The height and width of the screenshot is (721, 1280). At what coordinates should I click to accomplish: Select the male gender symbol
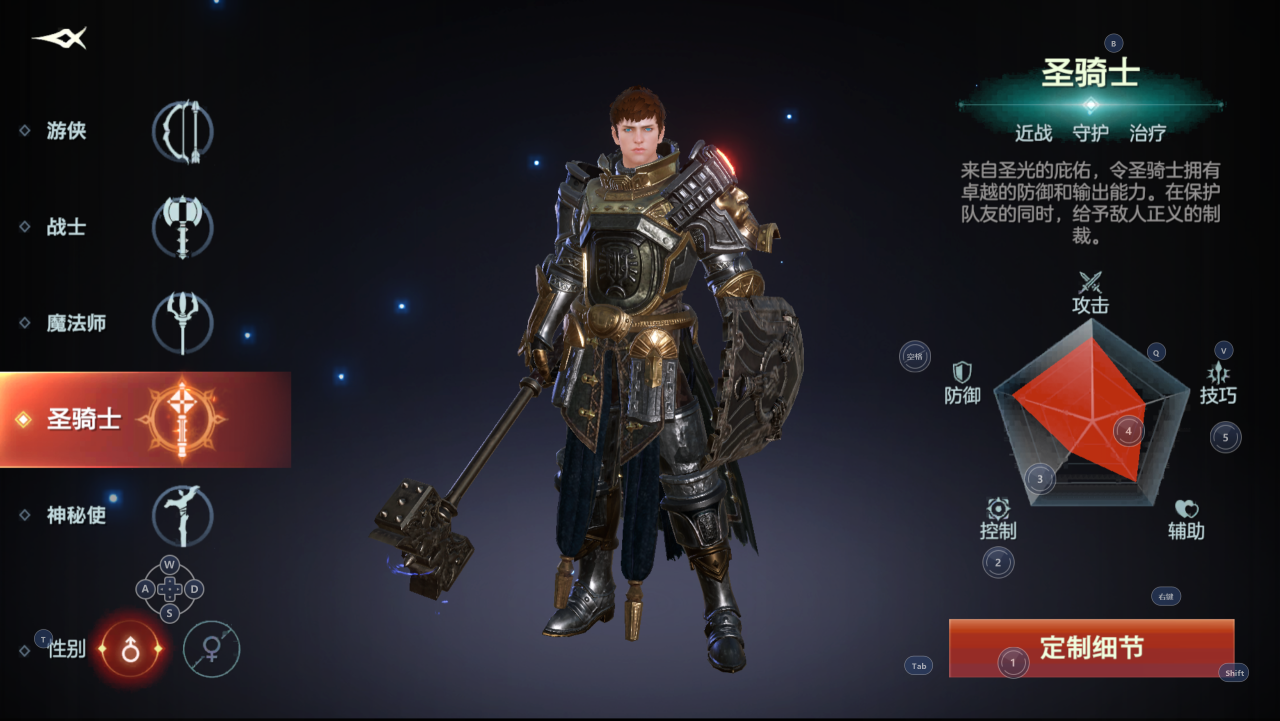[130, 649]
